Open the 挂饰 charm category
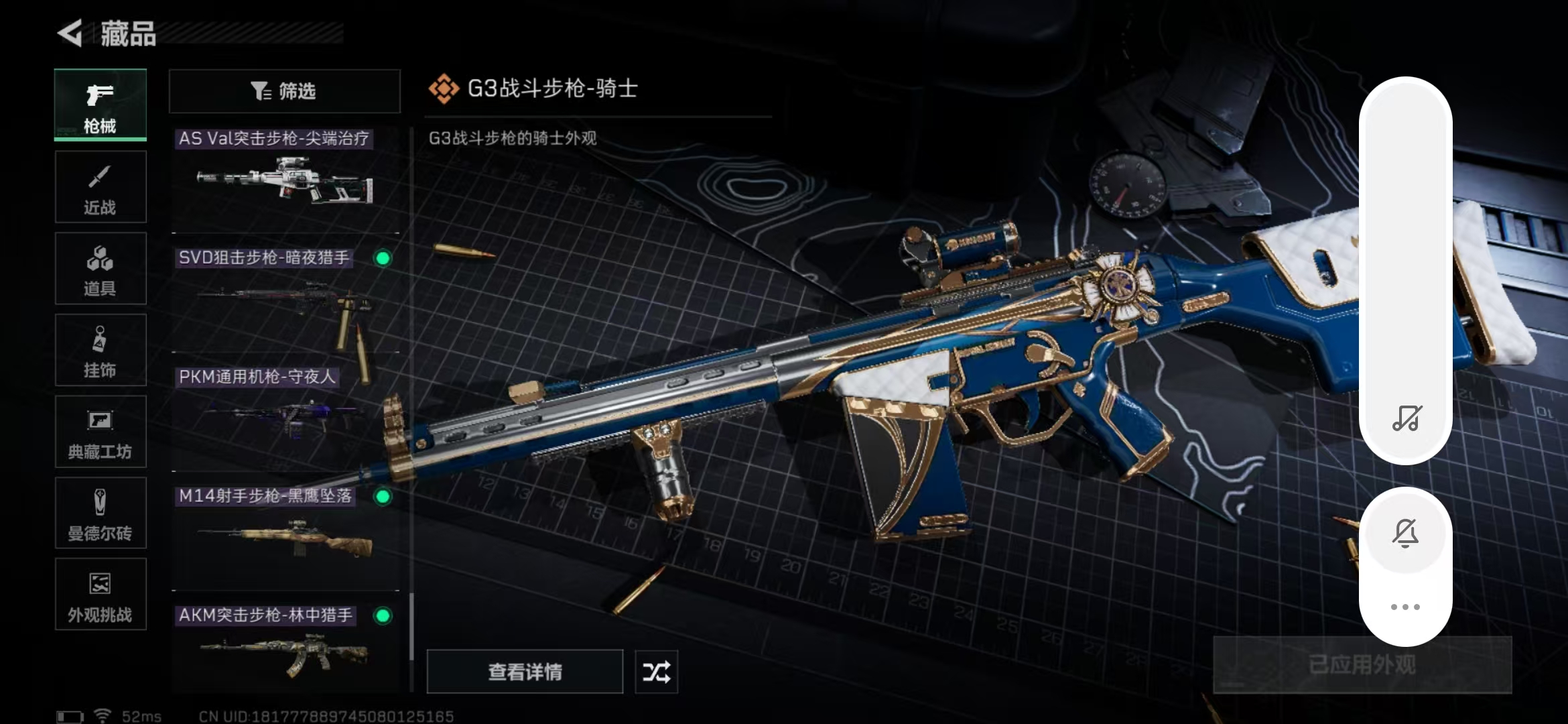Screen dimensions: 1568x724 (101, 350)
